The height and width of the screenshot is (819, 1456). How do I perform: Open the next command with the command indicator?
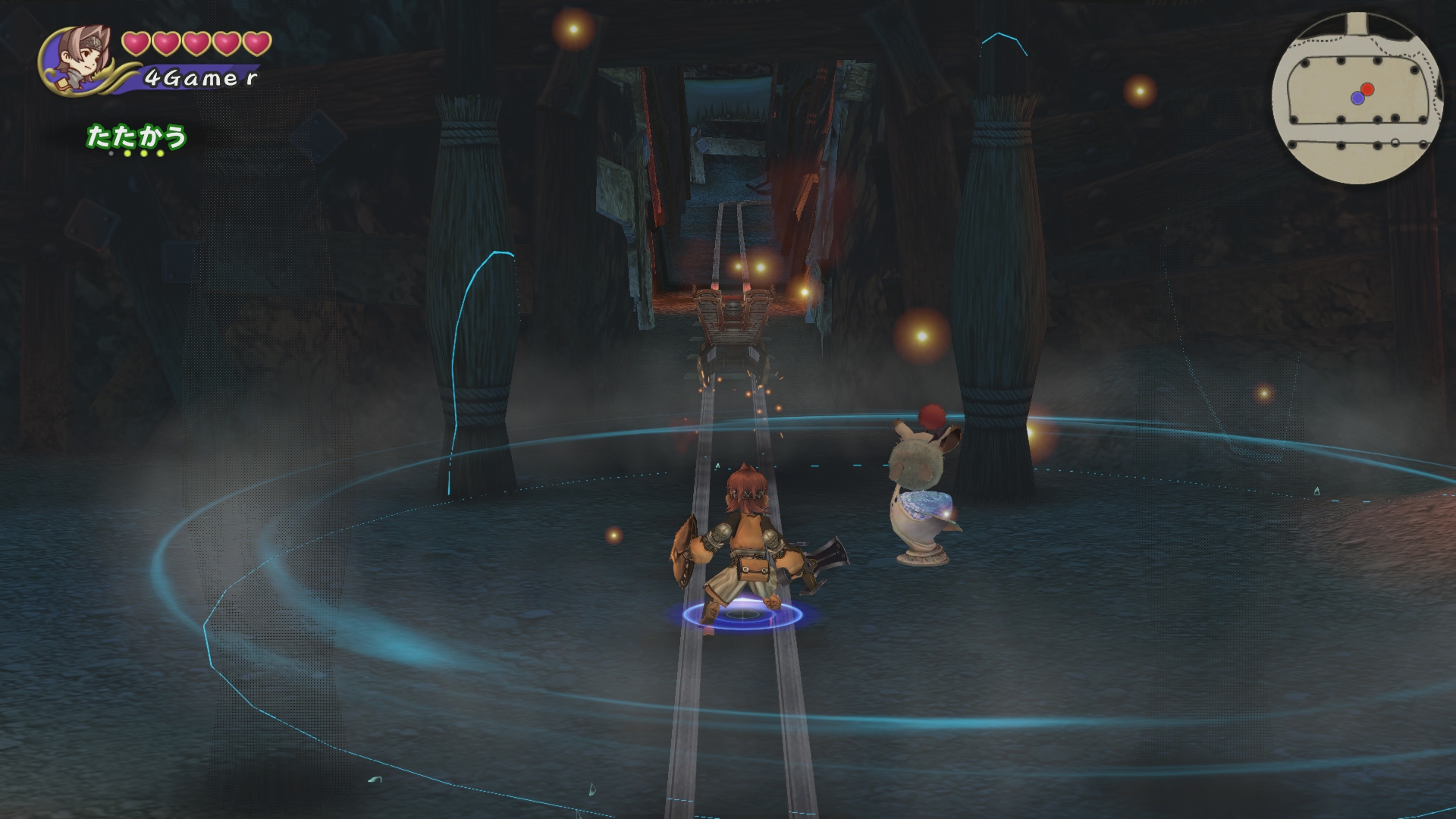[143, 153]
